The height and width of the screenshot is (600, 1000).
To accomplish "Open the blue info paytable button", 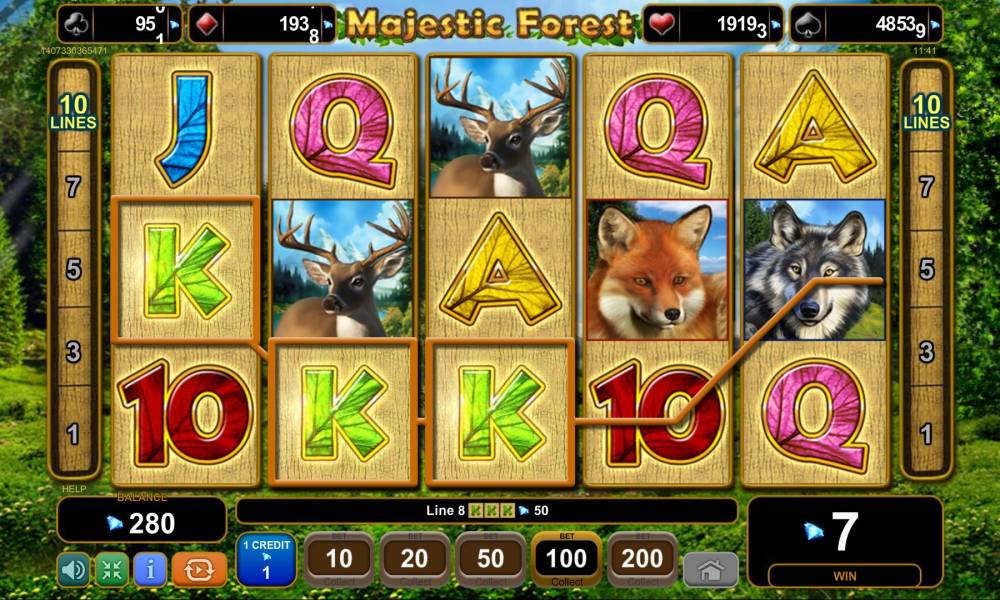I will click(150, 569).
